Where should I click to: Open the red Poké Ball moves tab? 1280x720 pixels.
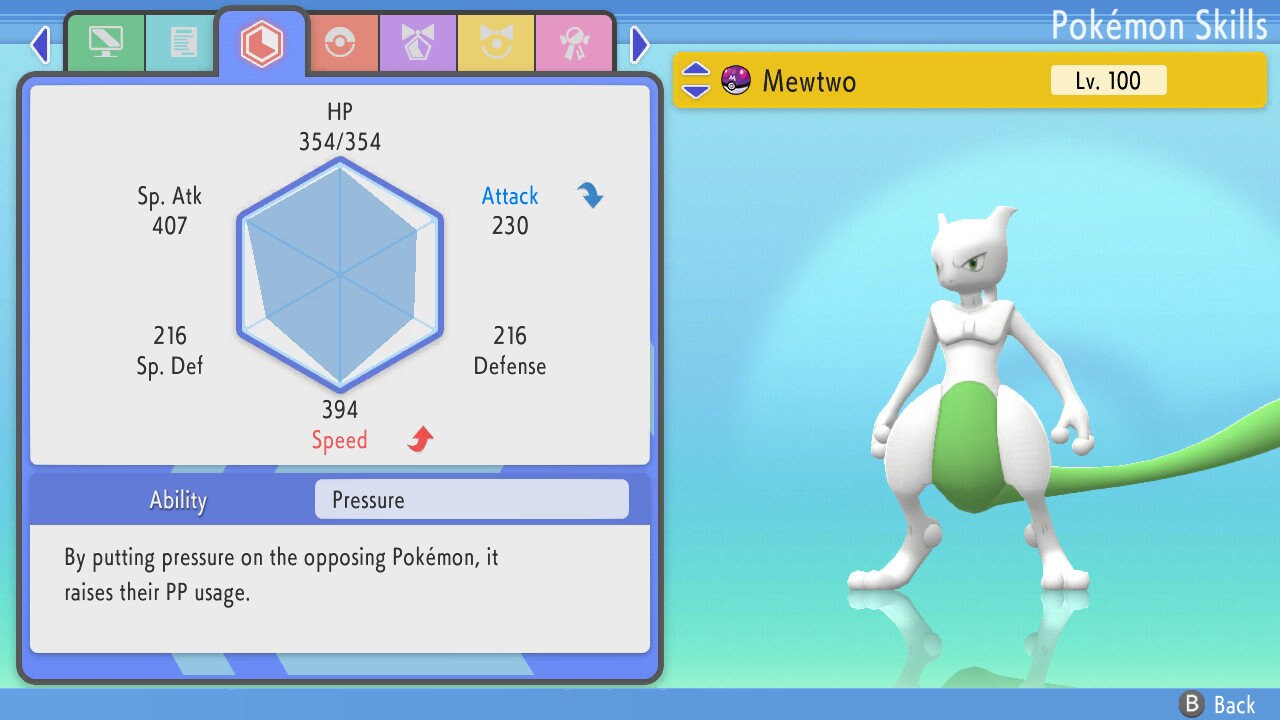(342, 43)
